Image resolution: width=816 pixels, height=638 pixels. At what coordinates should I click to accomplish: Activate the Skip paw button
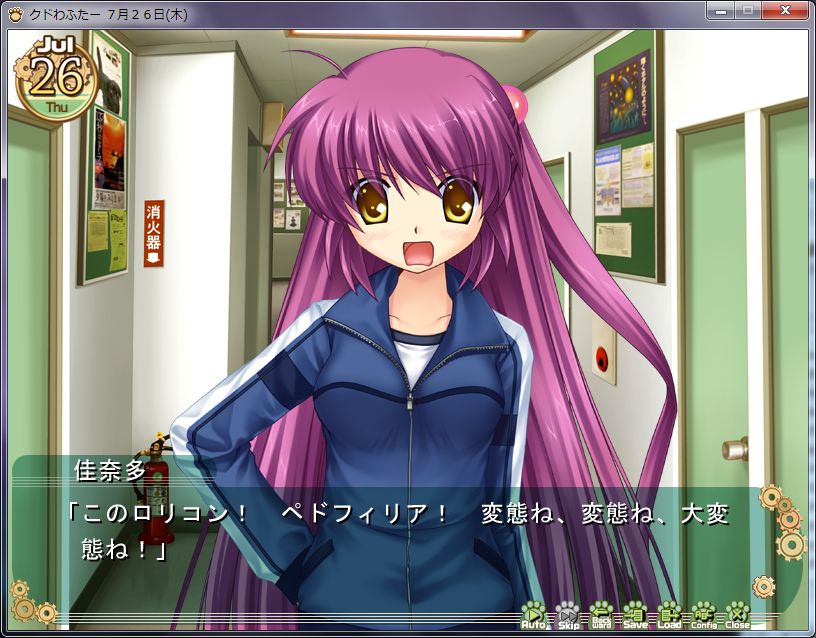(568, 614)
